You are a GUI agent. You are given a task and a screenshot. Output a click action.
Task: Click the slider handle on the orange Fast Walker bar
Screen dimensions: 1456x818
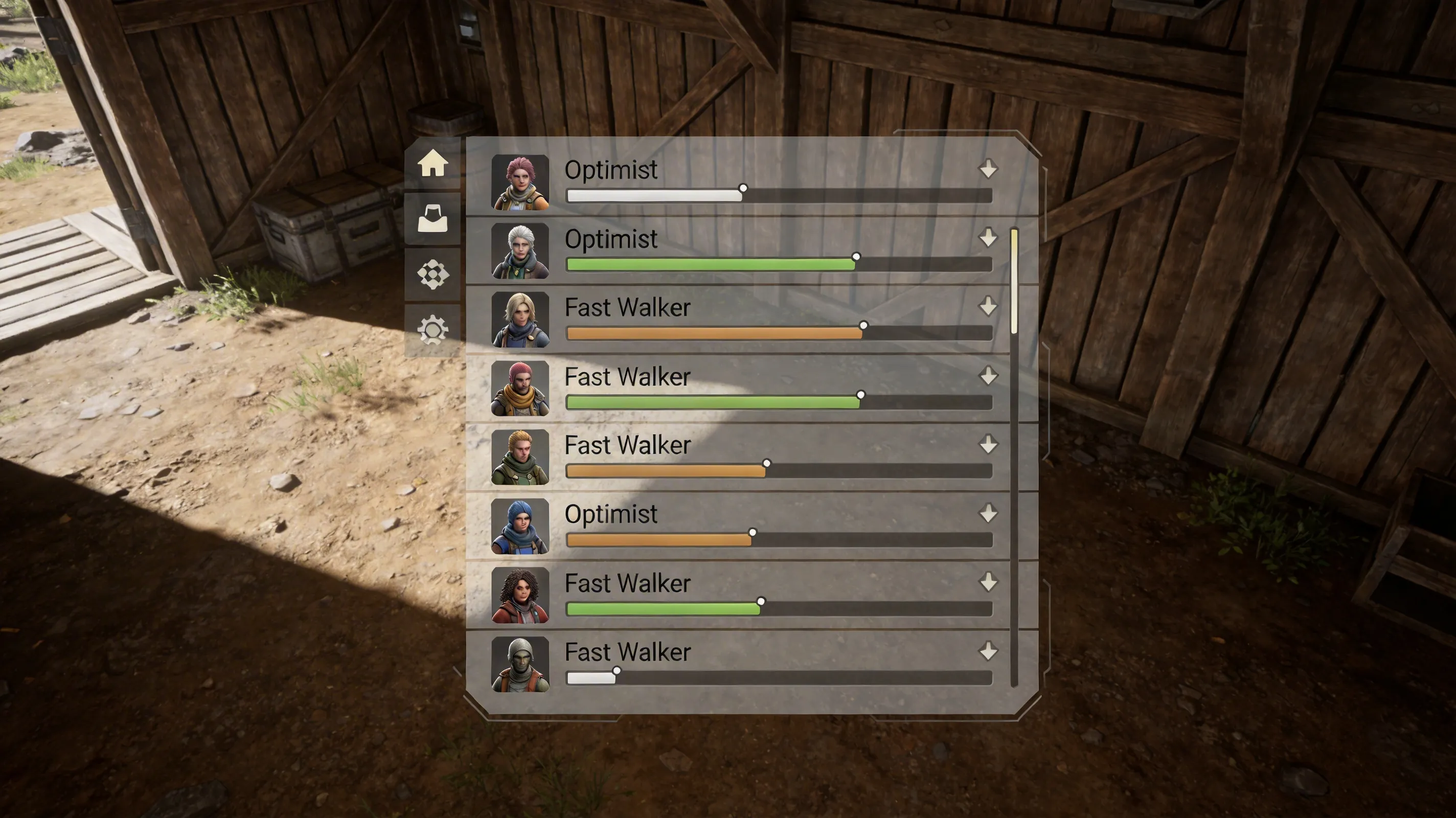tap(862, 326)
